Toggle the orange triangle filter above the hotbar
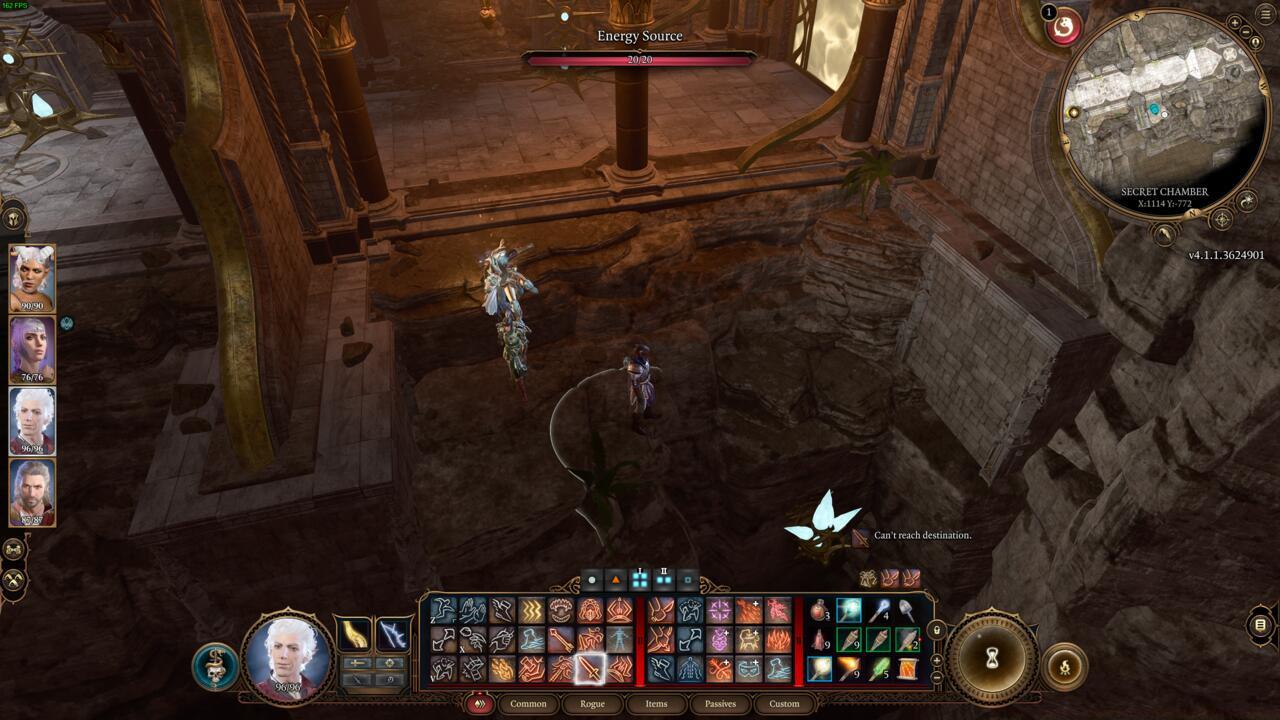The image size is (1280, 720). [616, 578]
